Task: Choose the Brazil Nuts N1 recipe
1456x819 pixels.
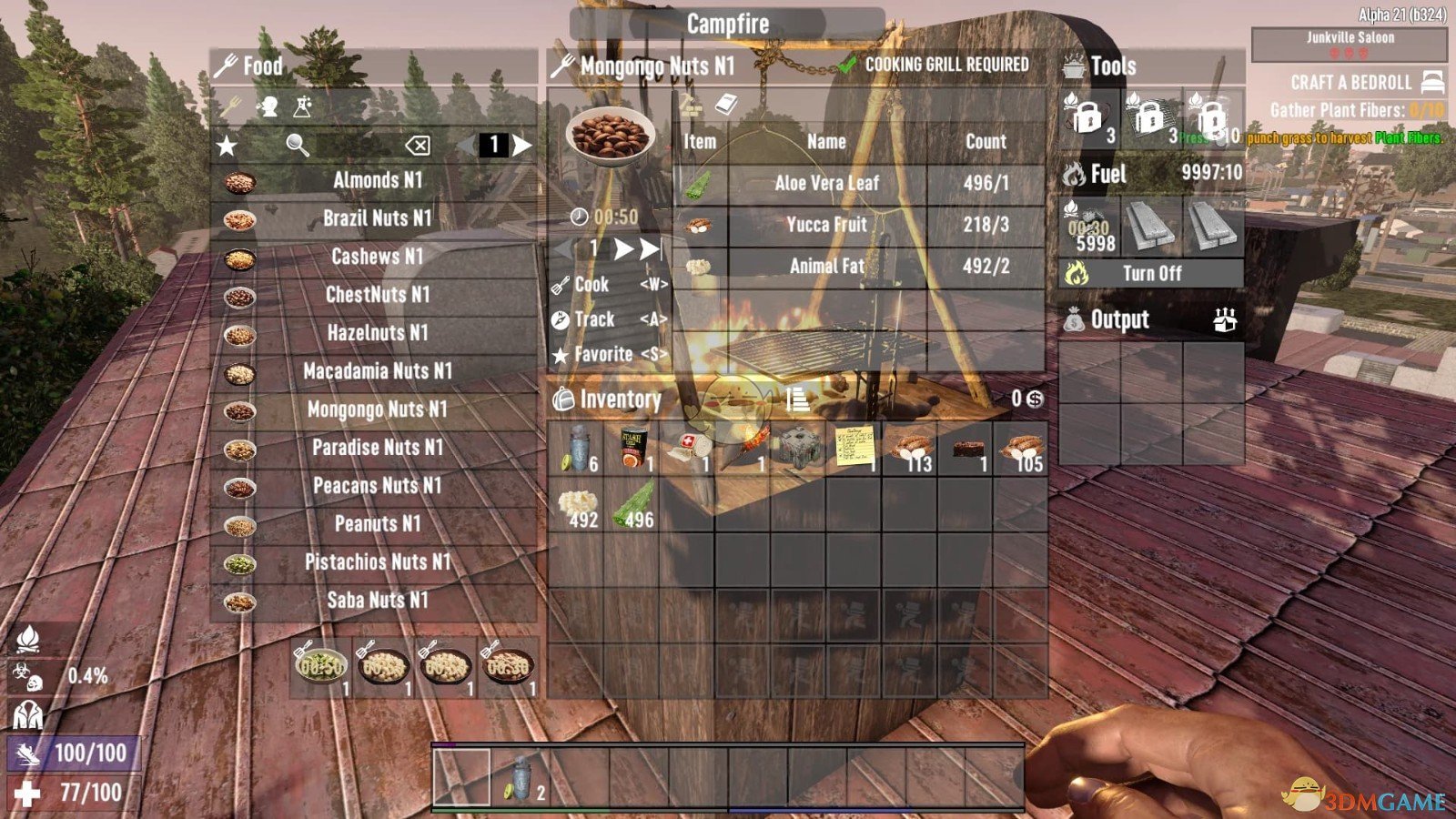Action: (377, 218)
